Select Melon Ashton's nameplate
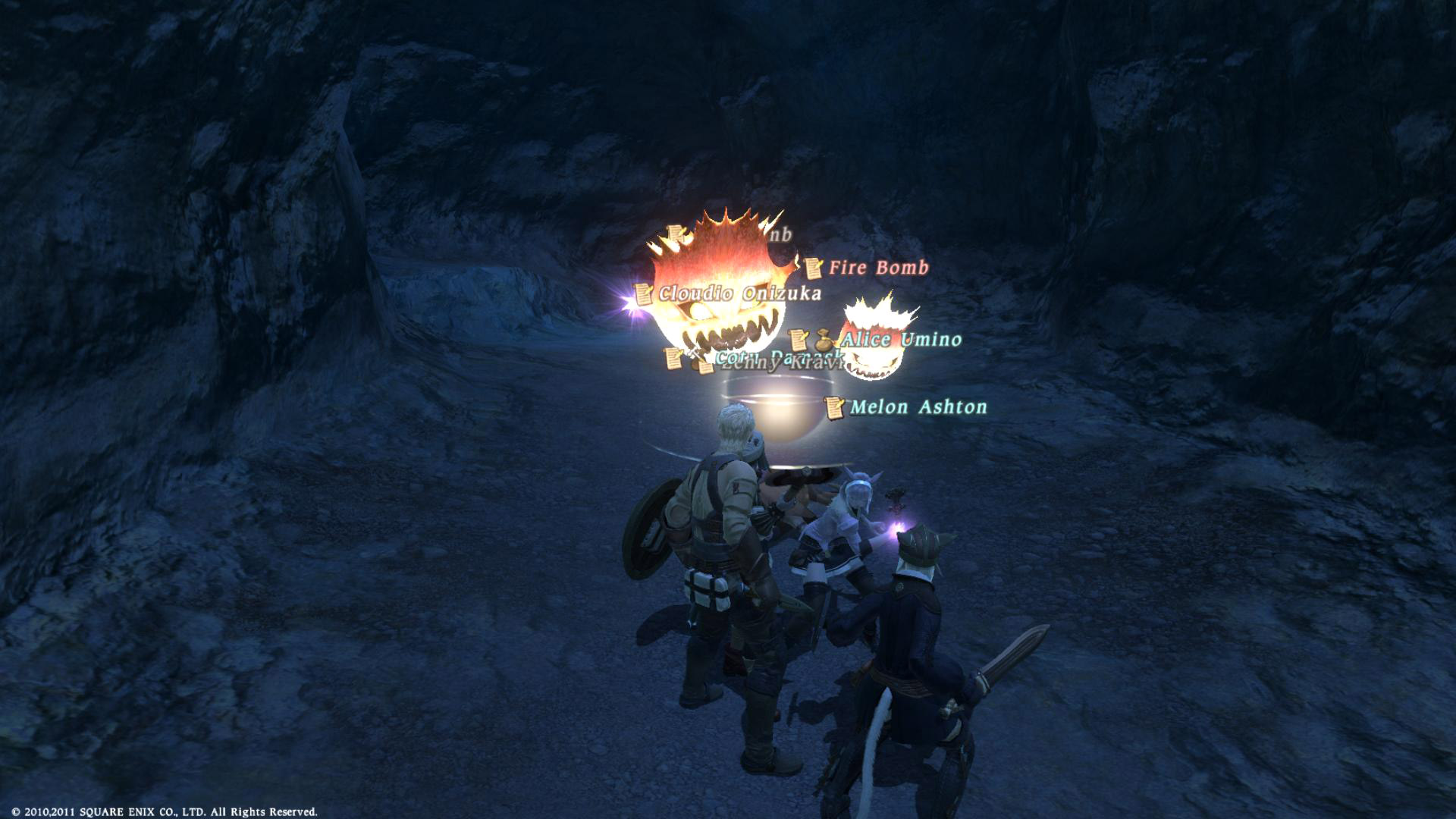Viewport: 1456px width, 819px height. (918, 407)
